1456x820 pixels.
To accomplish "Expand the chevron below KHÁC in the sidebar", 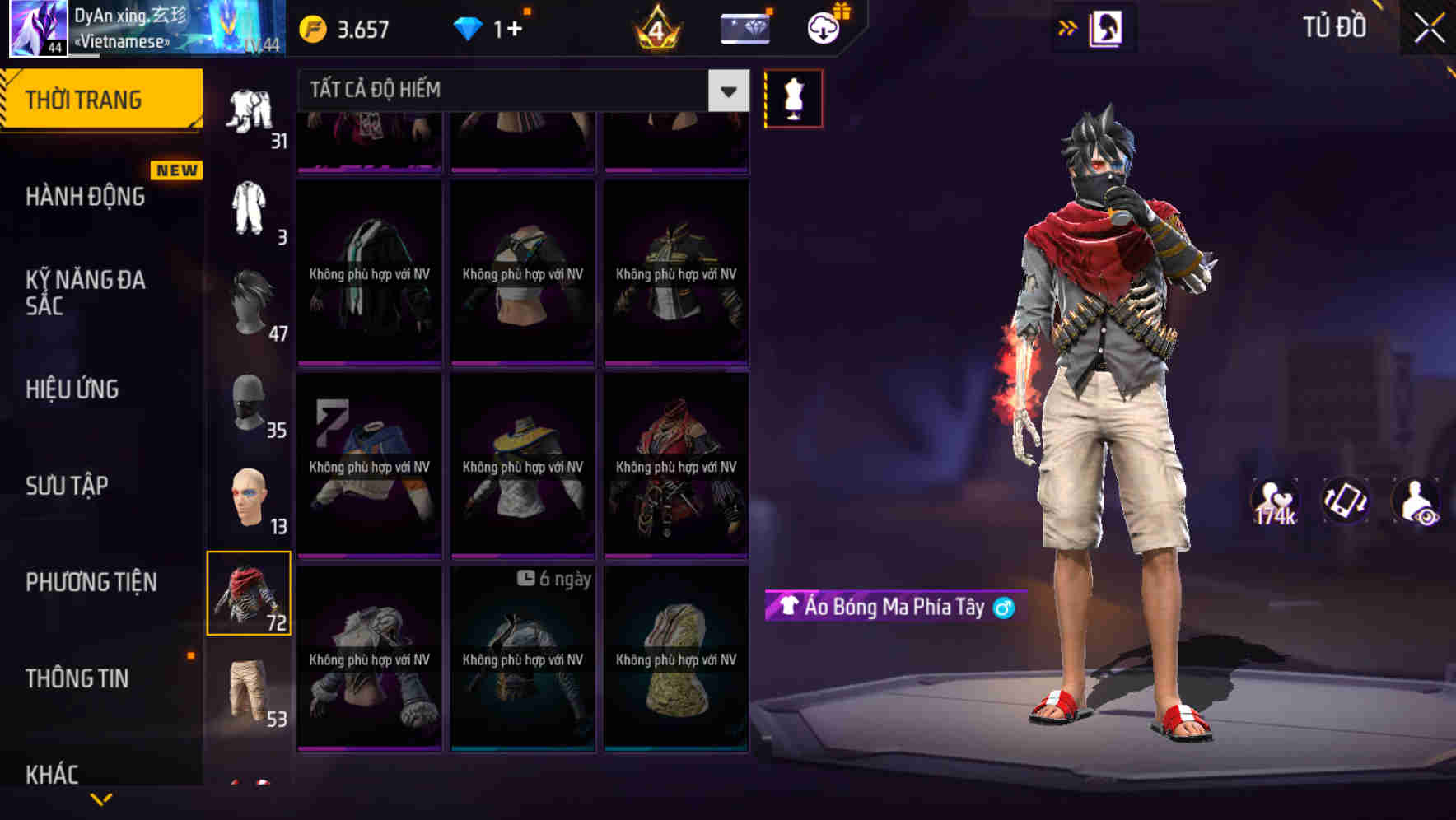I will pos(101,800).
